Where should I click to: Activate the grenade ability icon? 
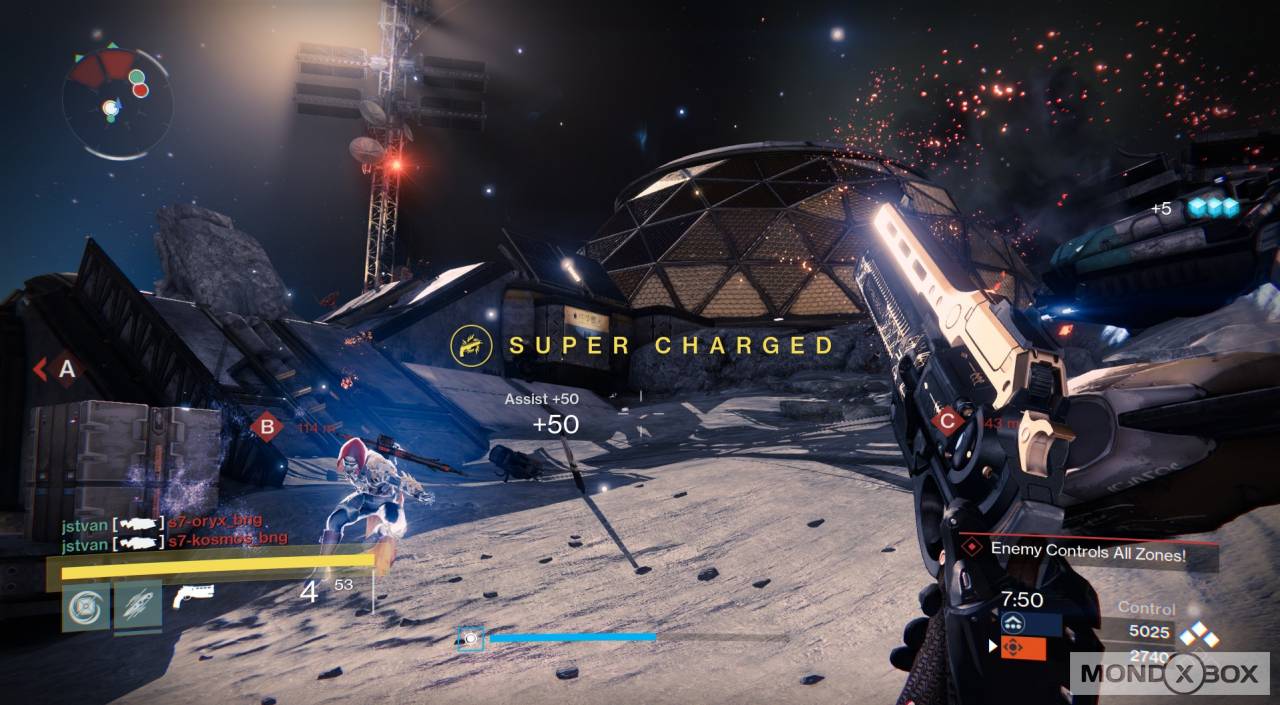point(86,607)
